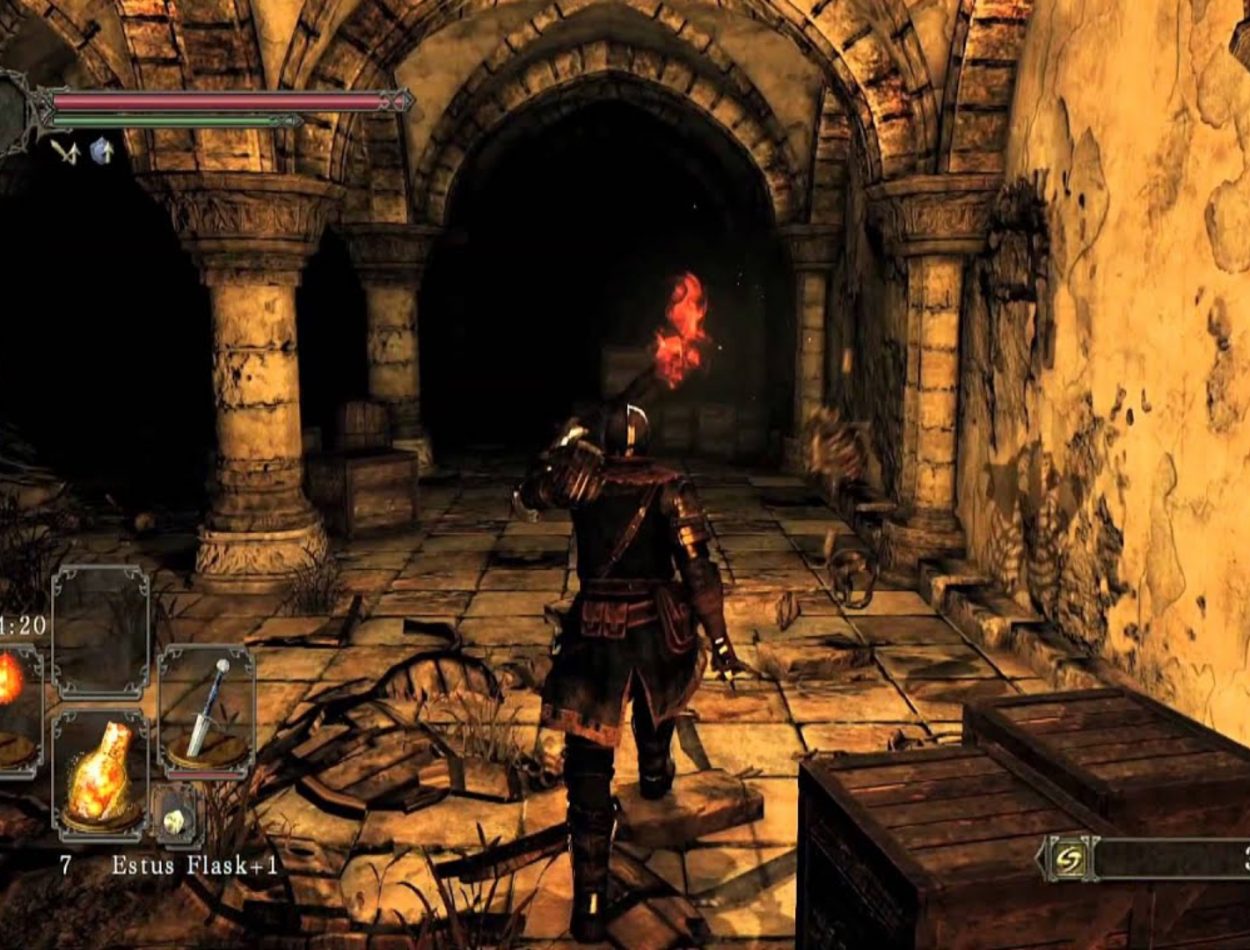Select the Estus Flask item slot
The width and height of the screenshot is (1250, 950).
pos(99,770)
